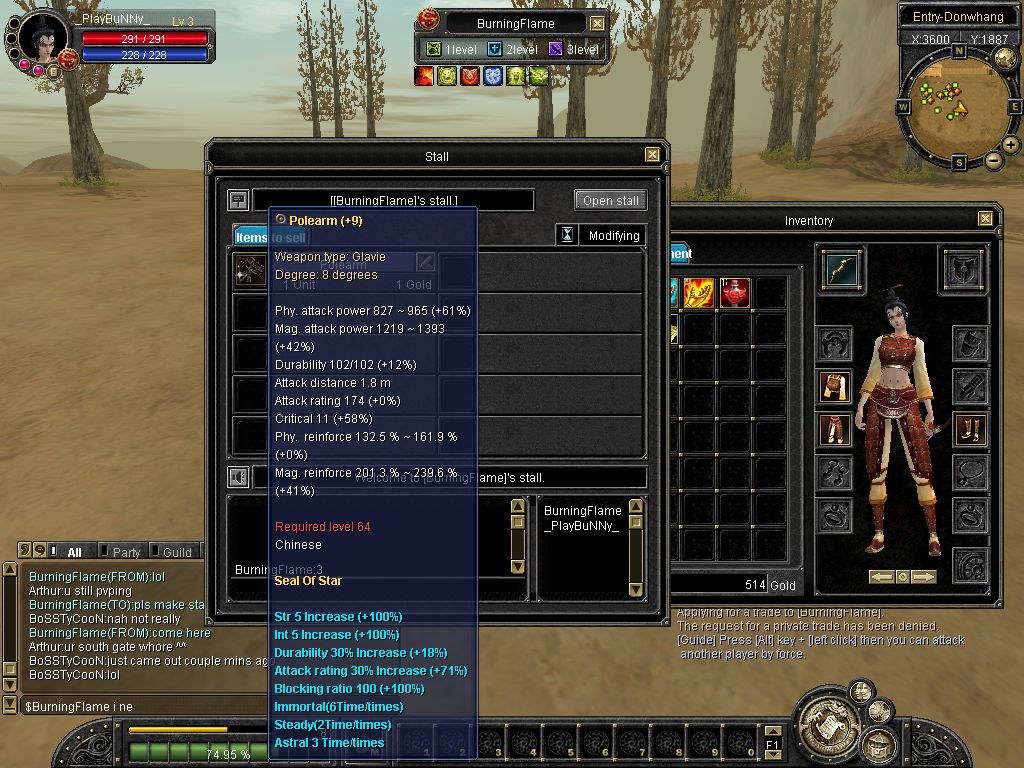Choose the 2level option on target panel

click(513, 49)
